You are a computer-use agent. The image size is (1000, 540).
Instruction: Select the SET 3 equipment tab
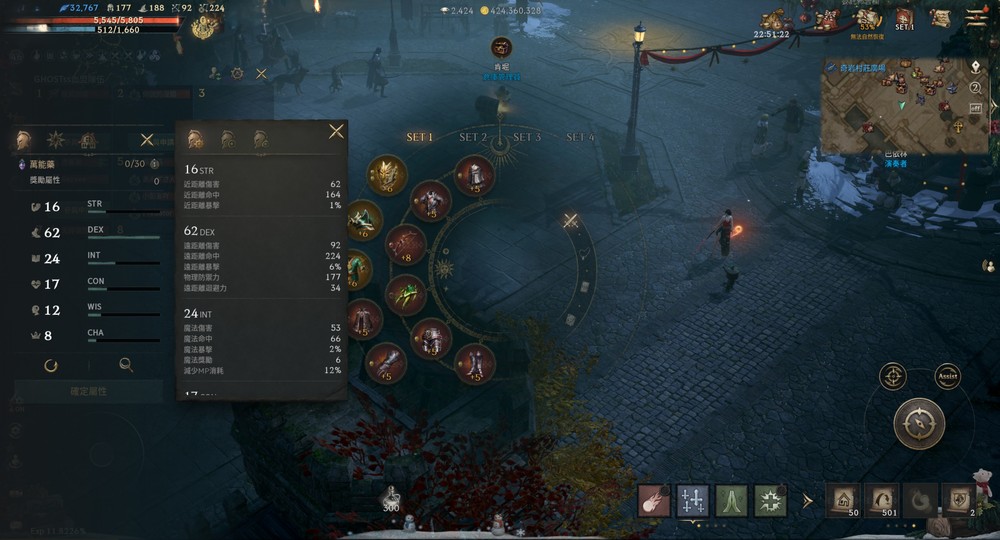pyautogui.click(x=527, y=137)
